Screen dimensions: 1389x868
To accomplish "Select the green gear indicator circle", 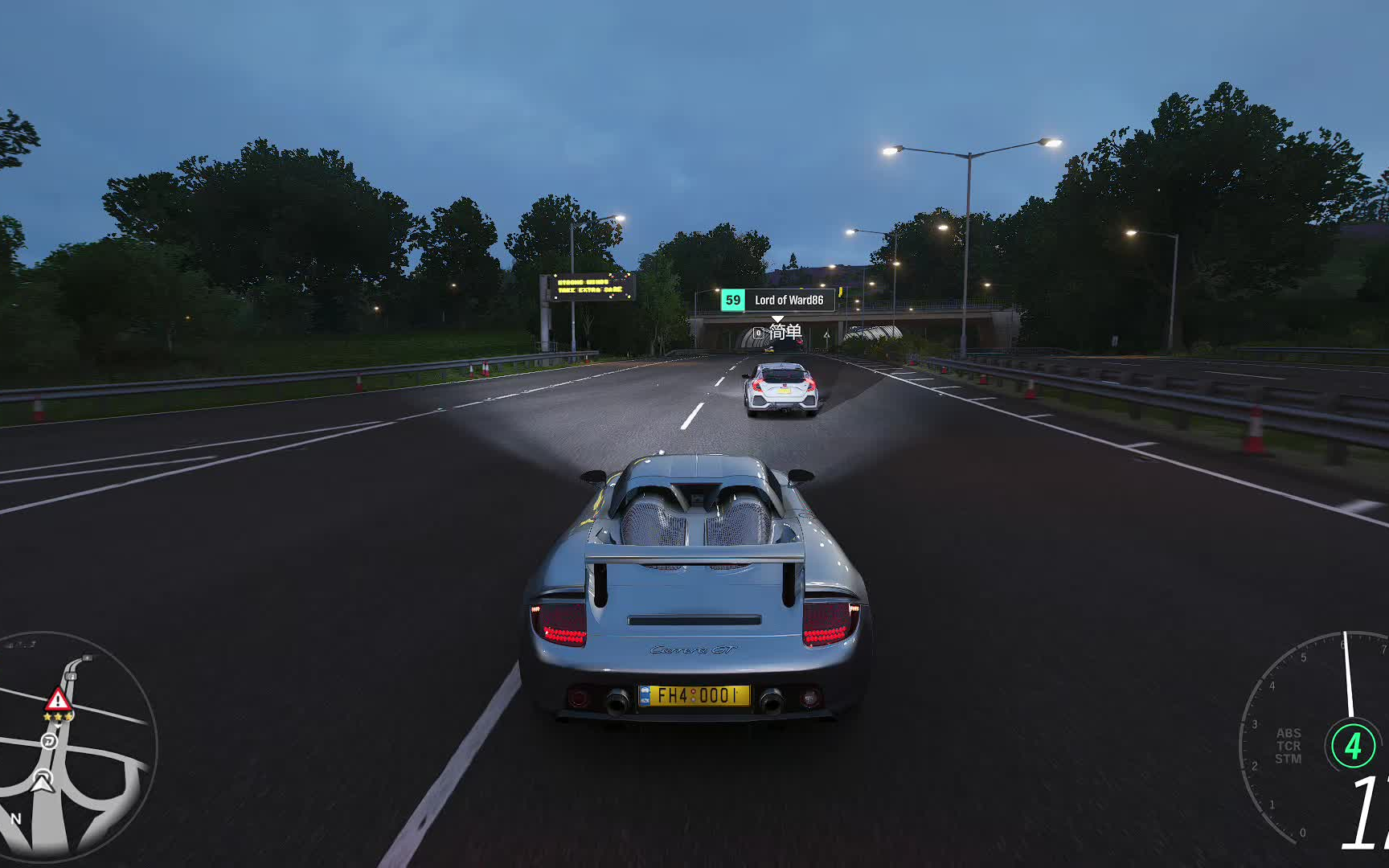I will pos(1353,746).
